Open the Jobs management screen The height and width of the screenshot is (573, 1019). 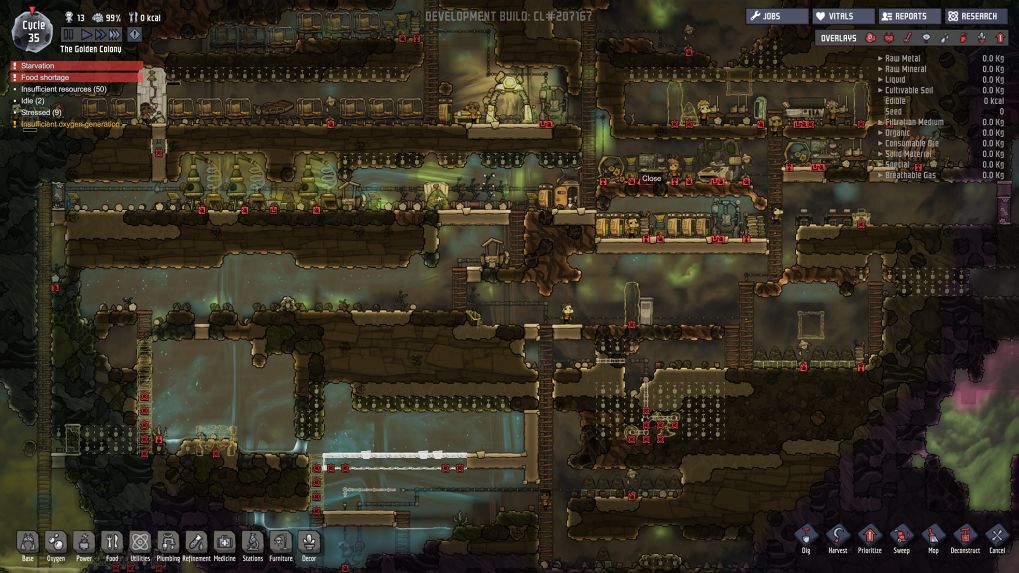777,16
